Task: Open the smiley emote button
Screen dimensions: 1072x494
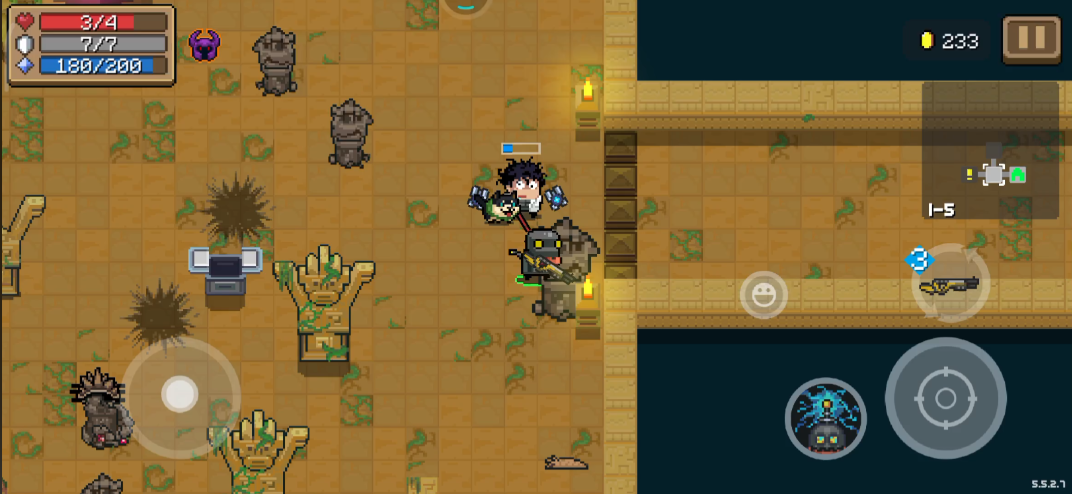Action: [x=764, y=295]
